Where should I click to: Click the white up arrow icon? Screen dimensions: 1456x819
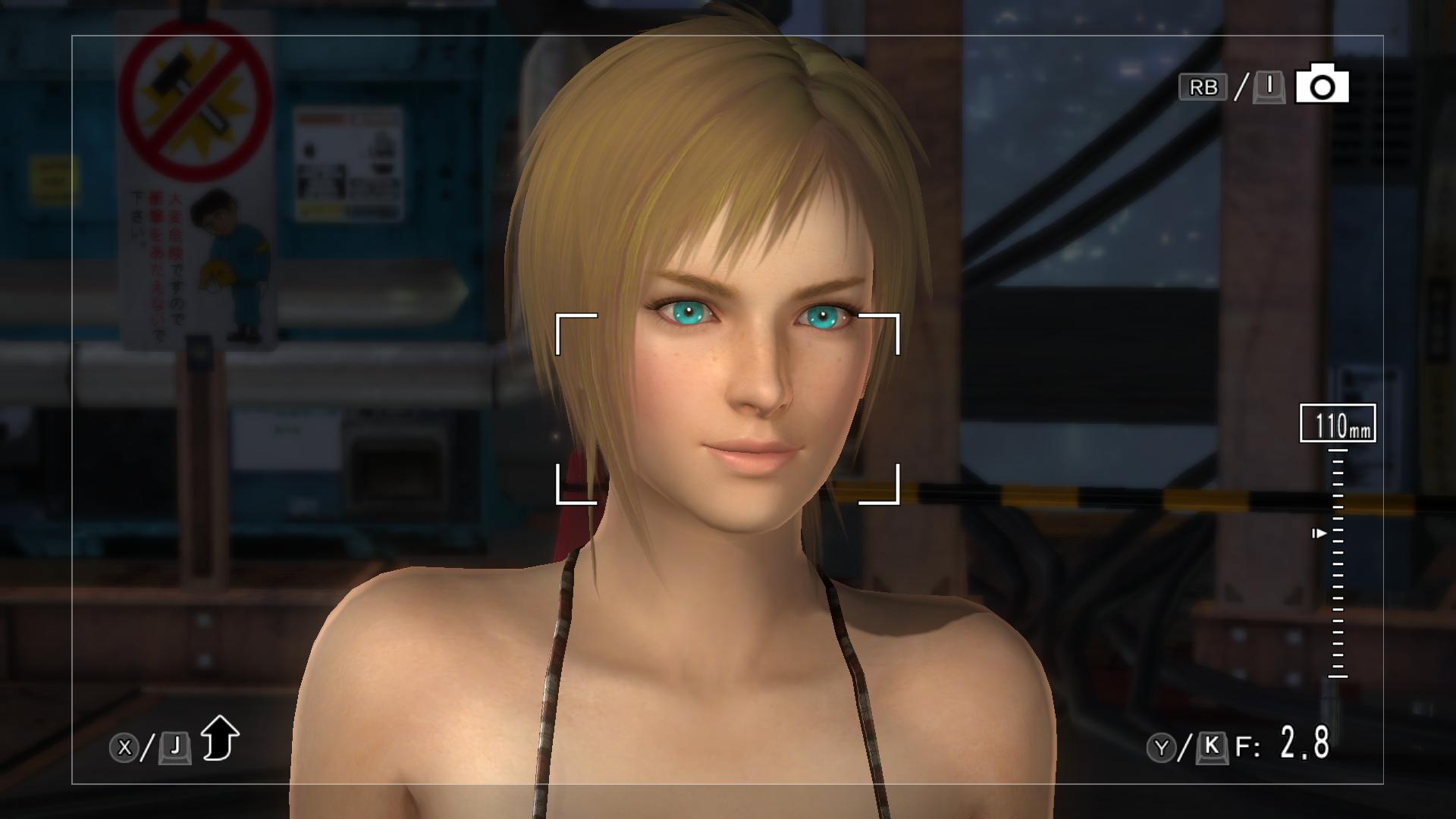coord(220,737)
